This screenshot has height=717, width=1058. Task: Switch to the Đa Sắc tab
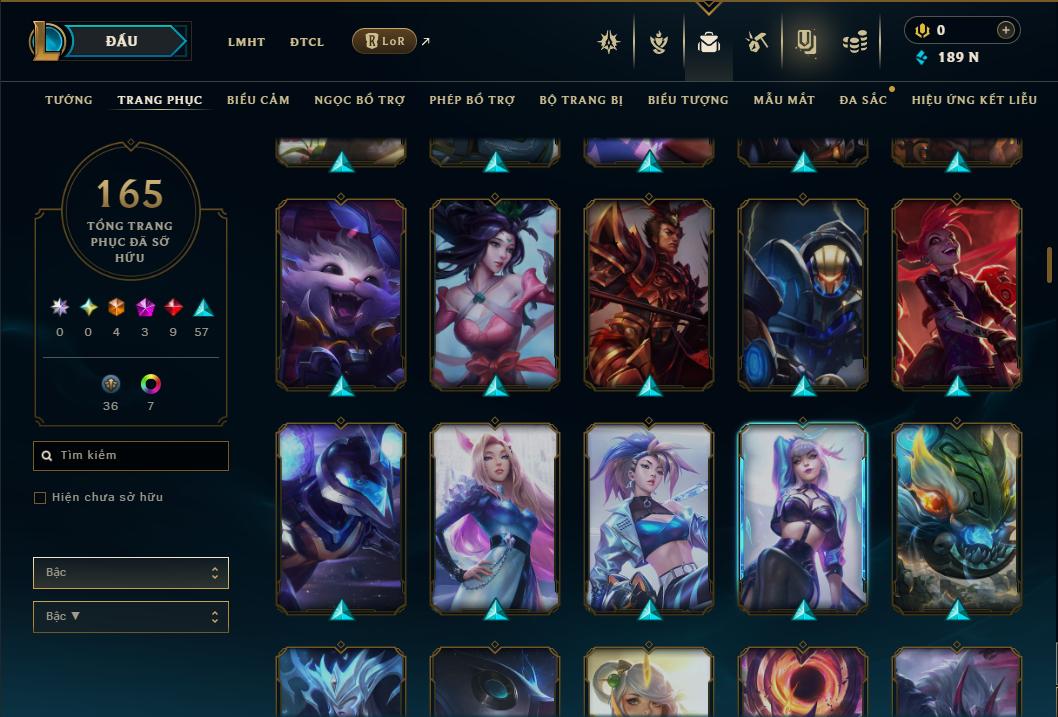click(863, 100)
